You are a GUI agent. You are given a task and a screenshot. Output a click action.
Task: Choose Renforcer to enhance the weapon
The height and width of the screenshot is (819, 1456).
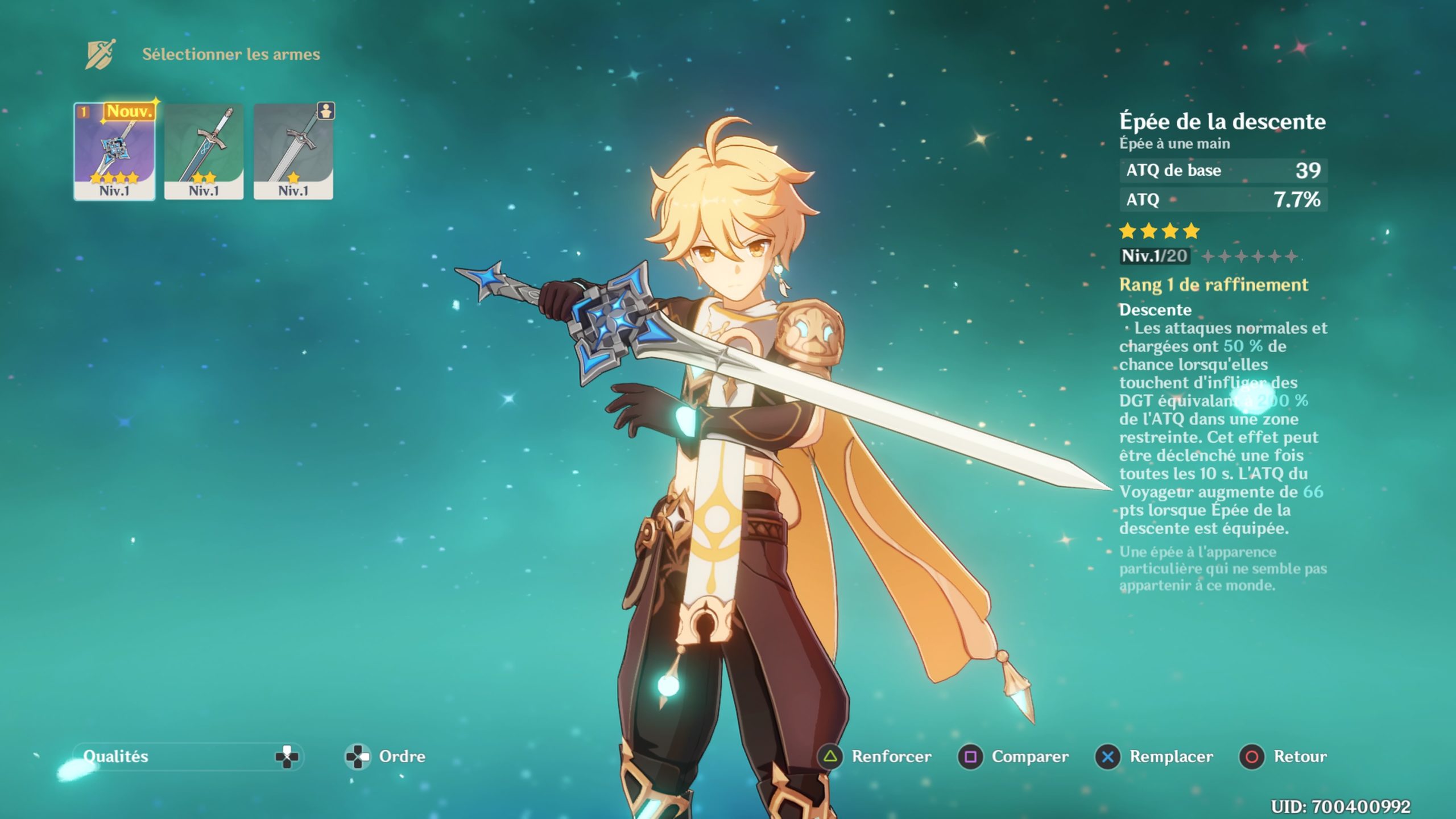876,756
